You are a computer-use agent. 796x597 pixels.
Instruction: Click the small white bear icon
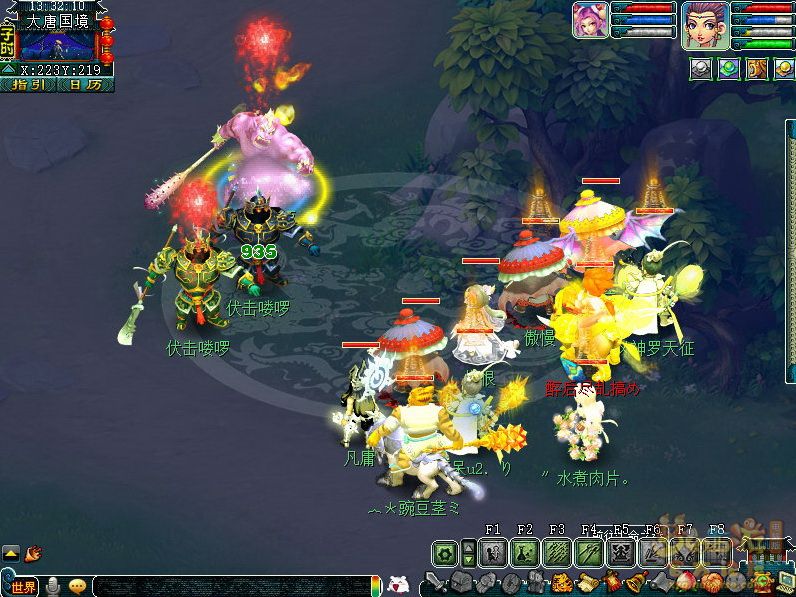point(397,584)
